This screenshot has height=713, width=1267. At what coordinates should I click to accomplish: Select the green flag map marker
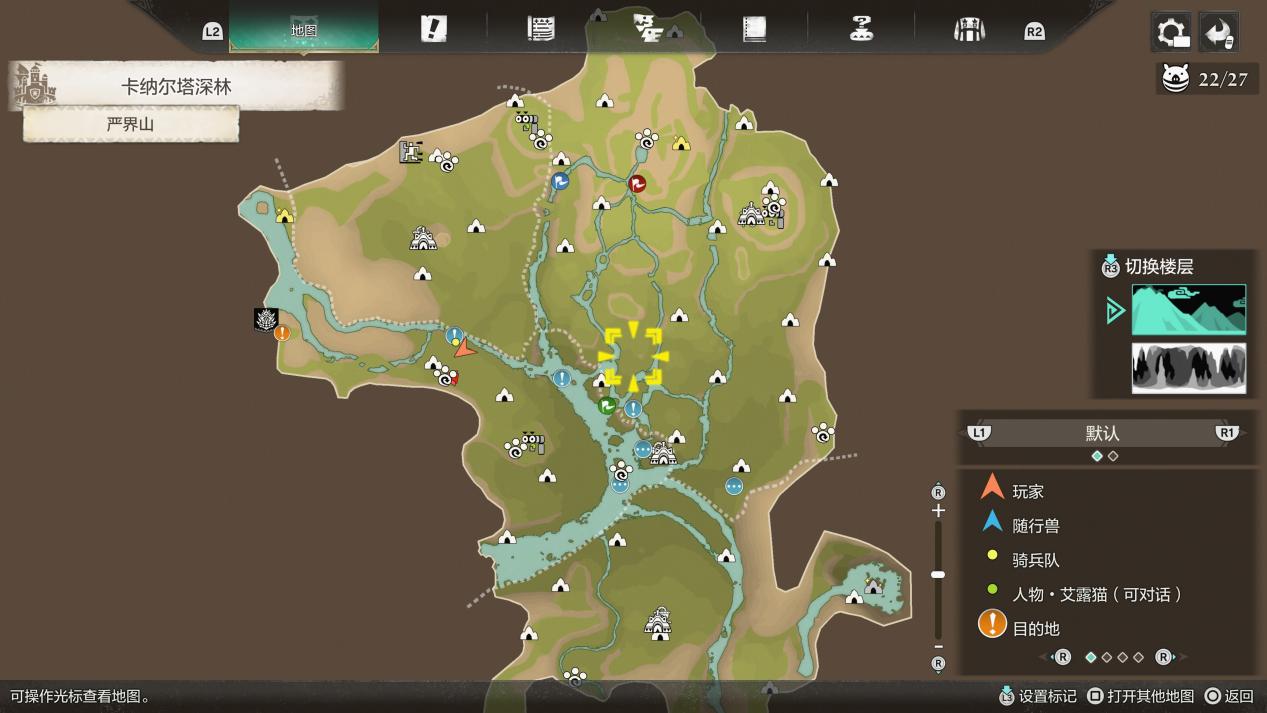tap(606, 405)
